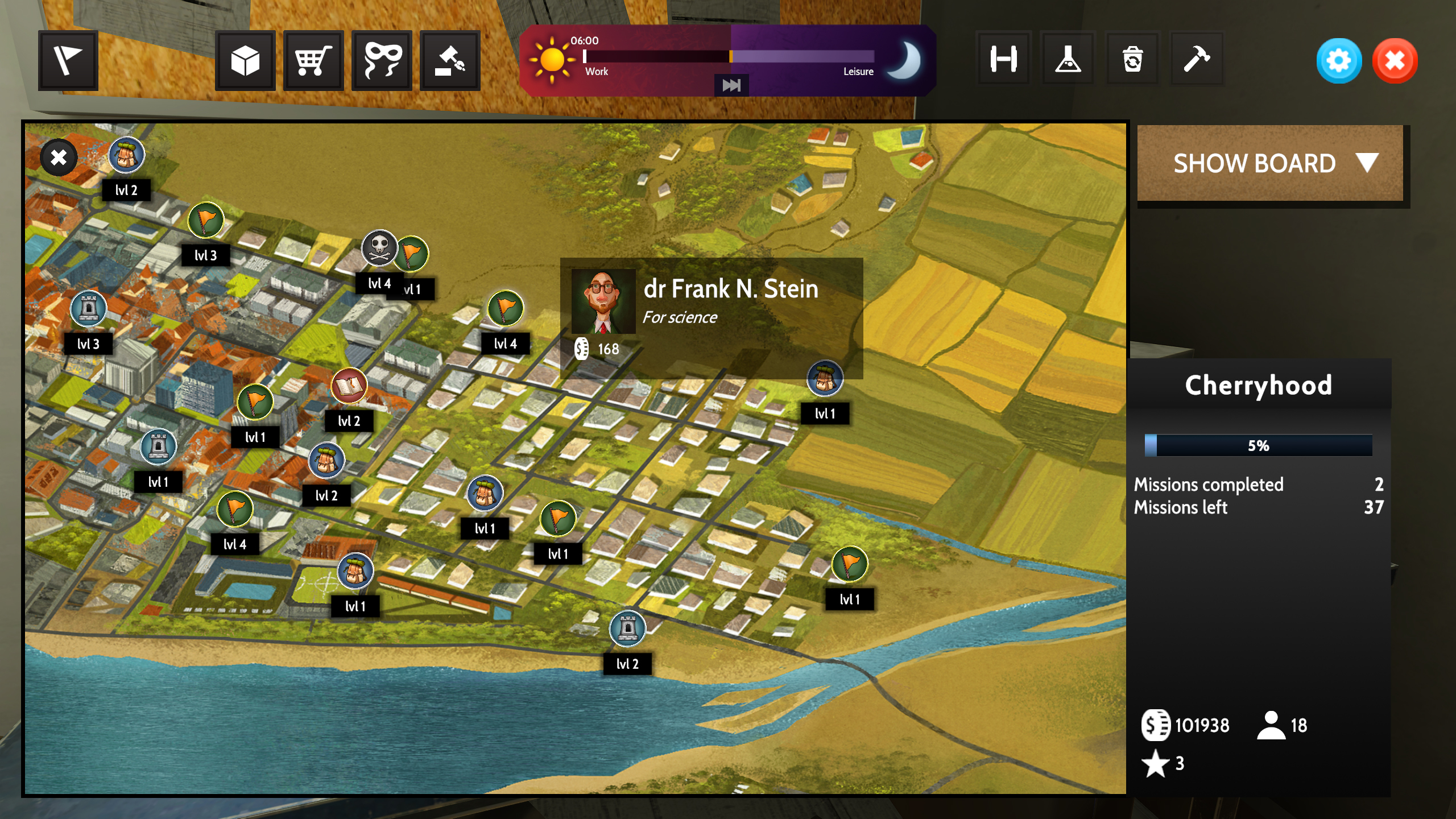
Task: Select dr Frank N. Stein mission card
Action: pos(711,317)
